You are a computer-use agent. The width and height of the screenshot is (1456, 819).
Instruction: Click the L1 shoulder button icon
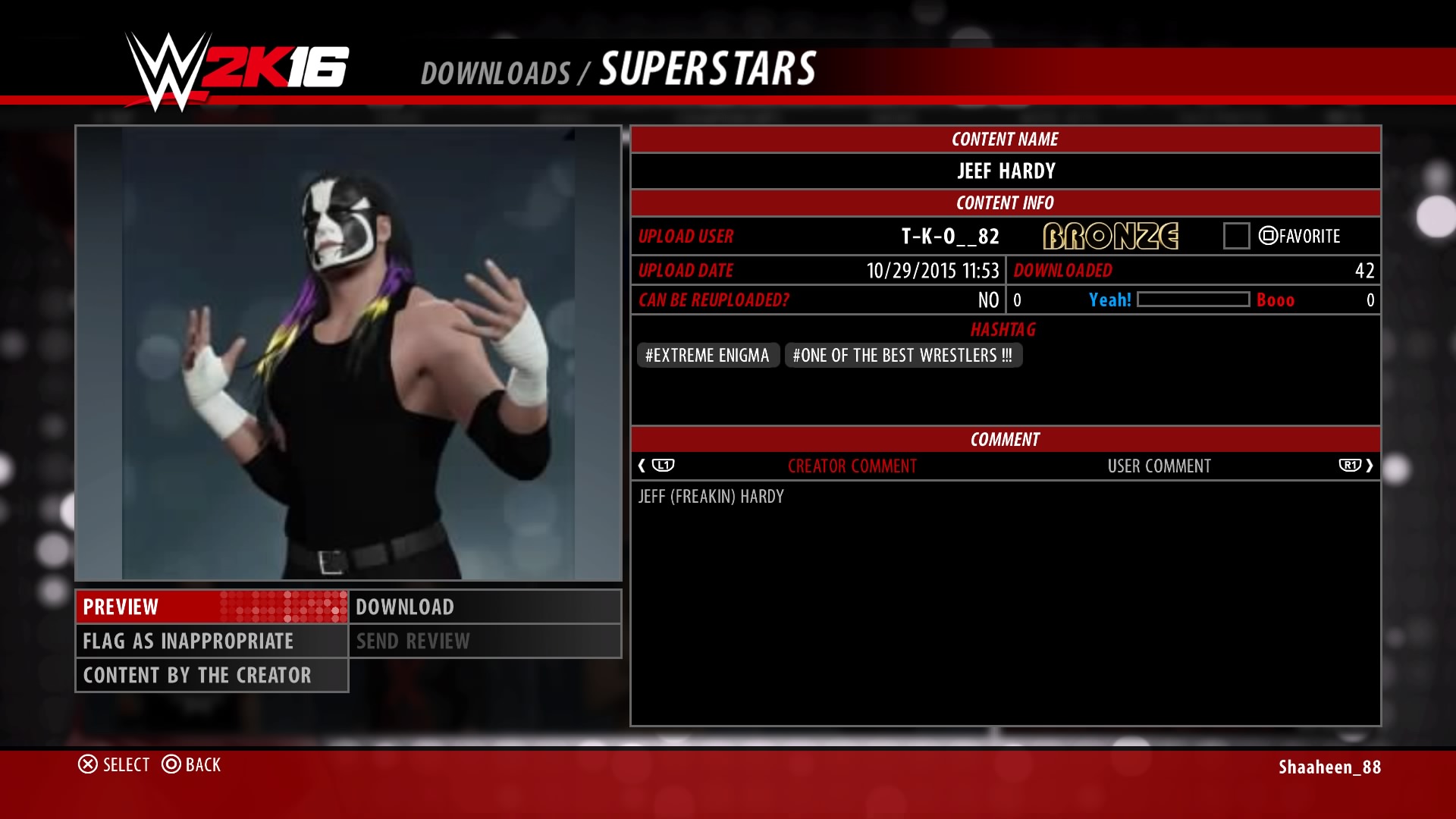664,466
